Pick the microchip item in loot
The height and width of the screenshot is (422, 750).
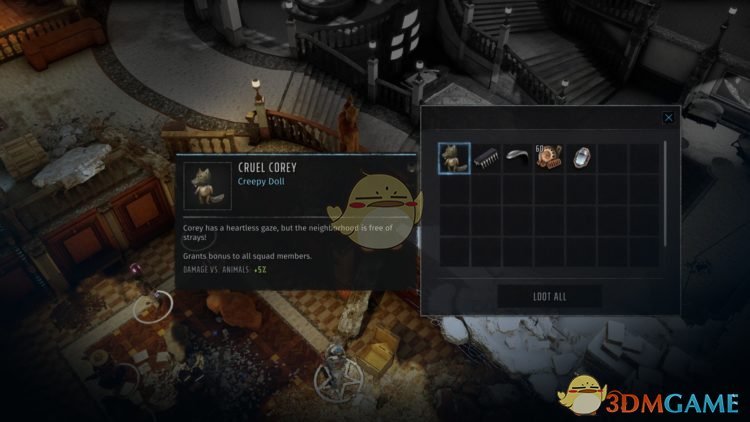487,157
